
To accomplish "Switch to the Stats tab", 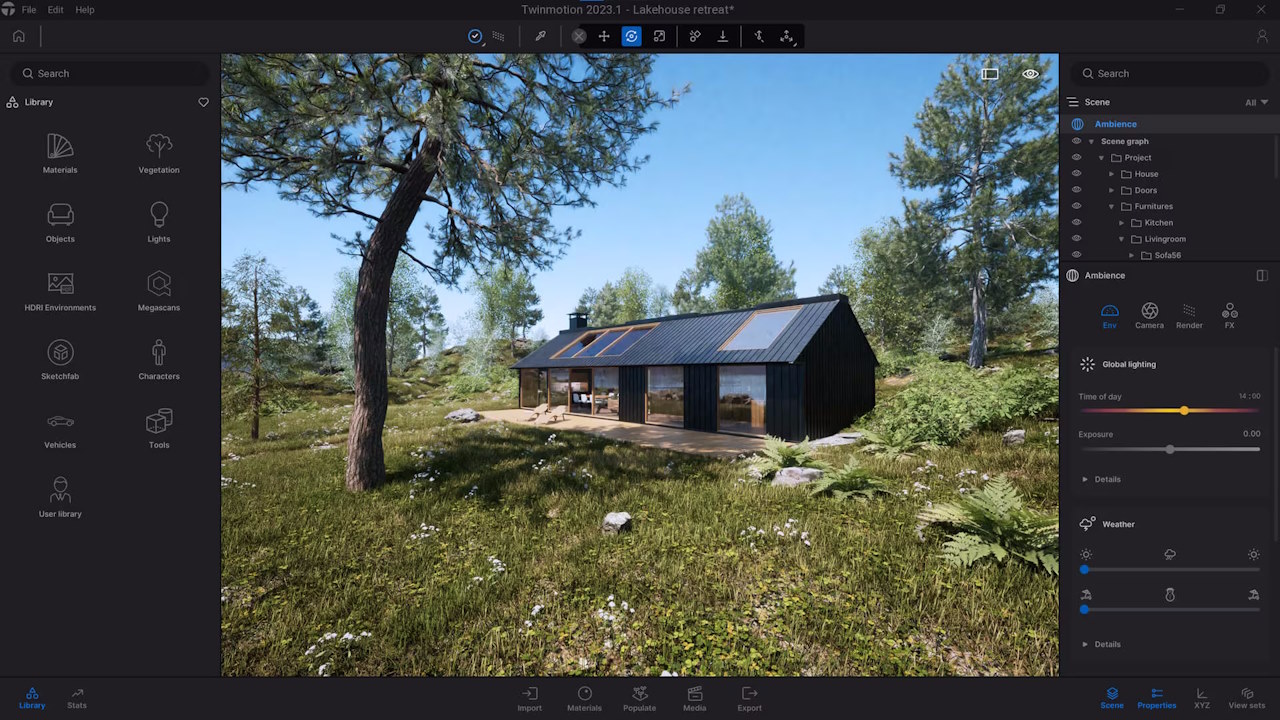I will click(77, 698).
